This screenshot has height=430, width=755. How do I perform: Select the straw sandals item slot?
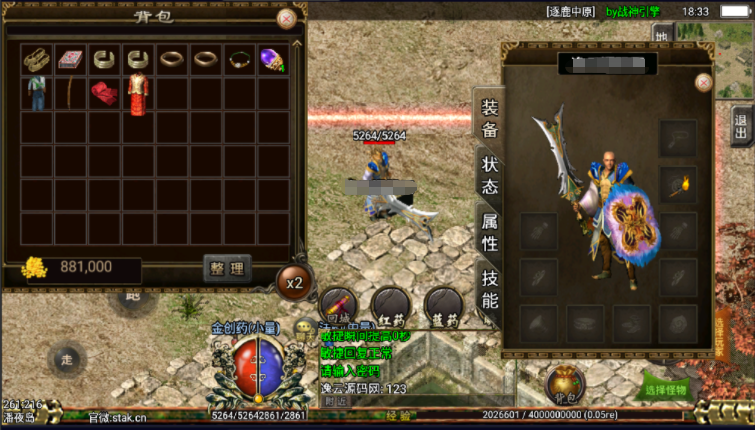click(38, 59)
